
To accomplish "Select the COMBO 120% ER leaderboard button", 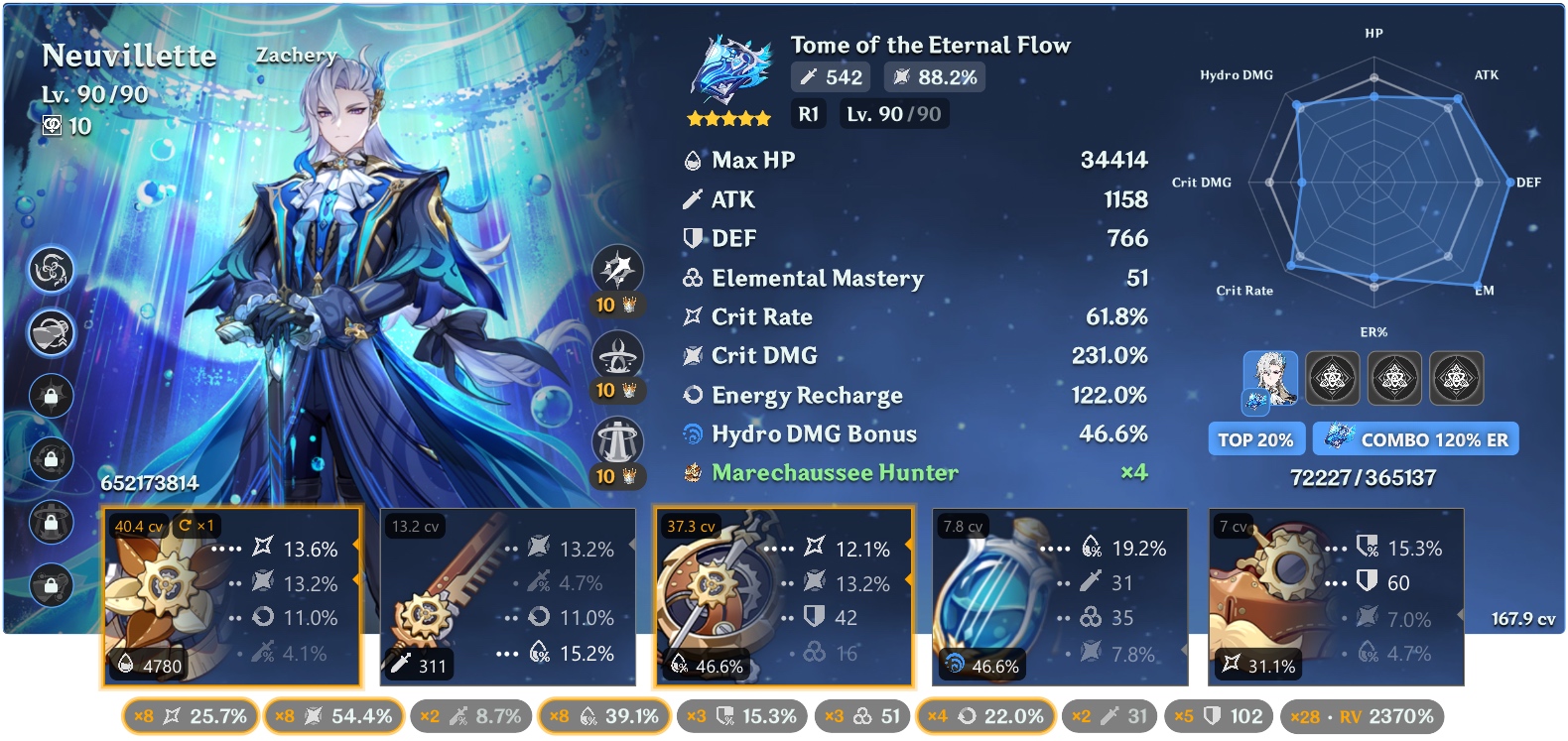I will [1416, 439].
